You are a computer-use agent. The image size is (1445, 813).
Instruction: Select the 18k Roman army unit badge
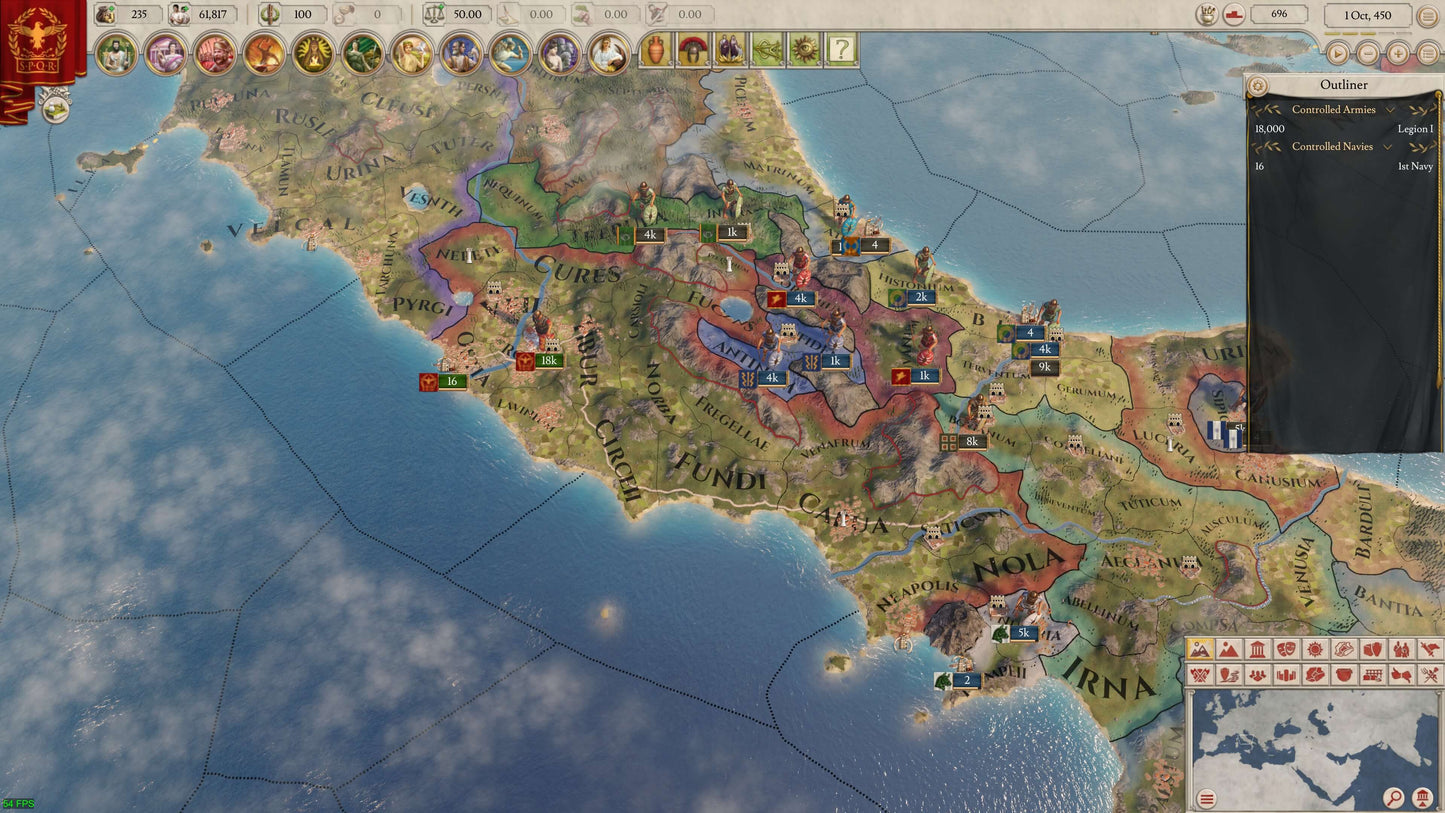click(x=548, y=361)
